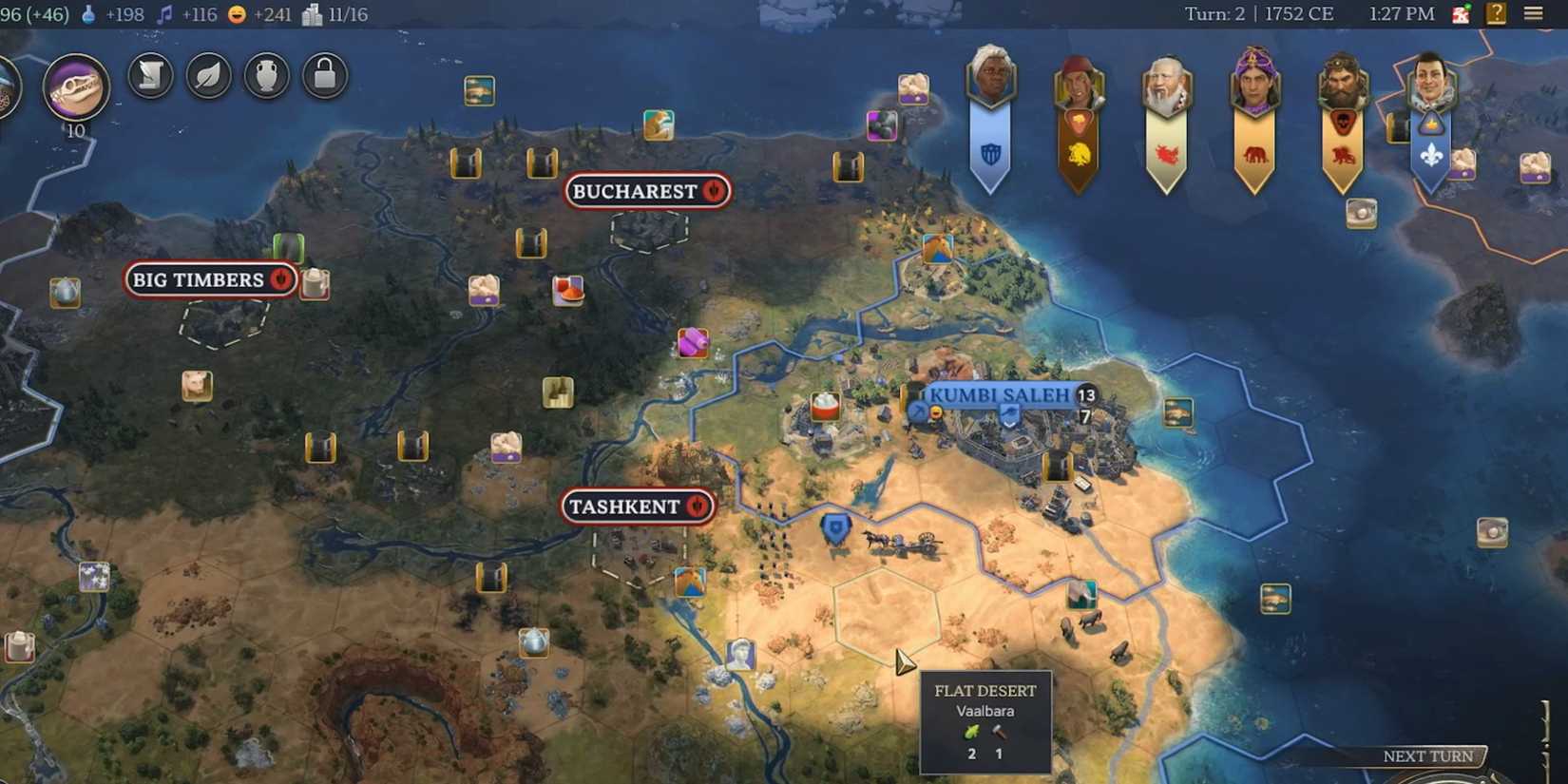This screenshot has height=784, width=1568.
Task: Click the Kumbi Saleh city banner
Action: (1000, 396)
